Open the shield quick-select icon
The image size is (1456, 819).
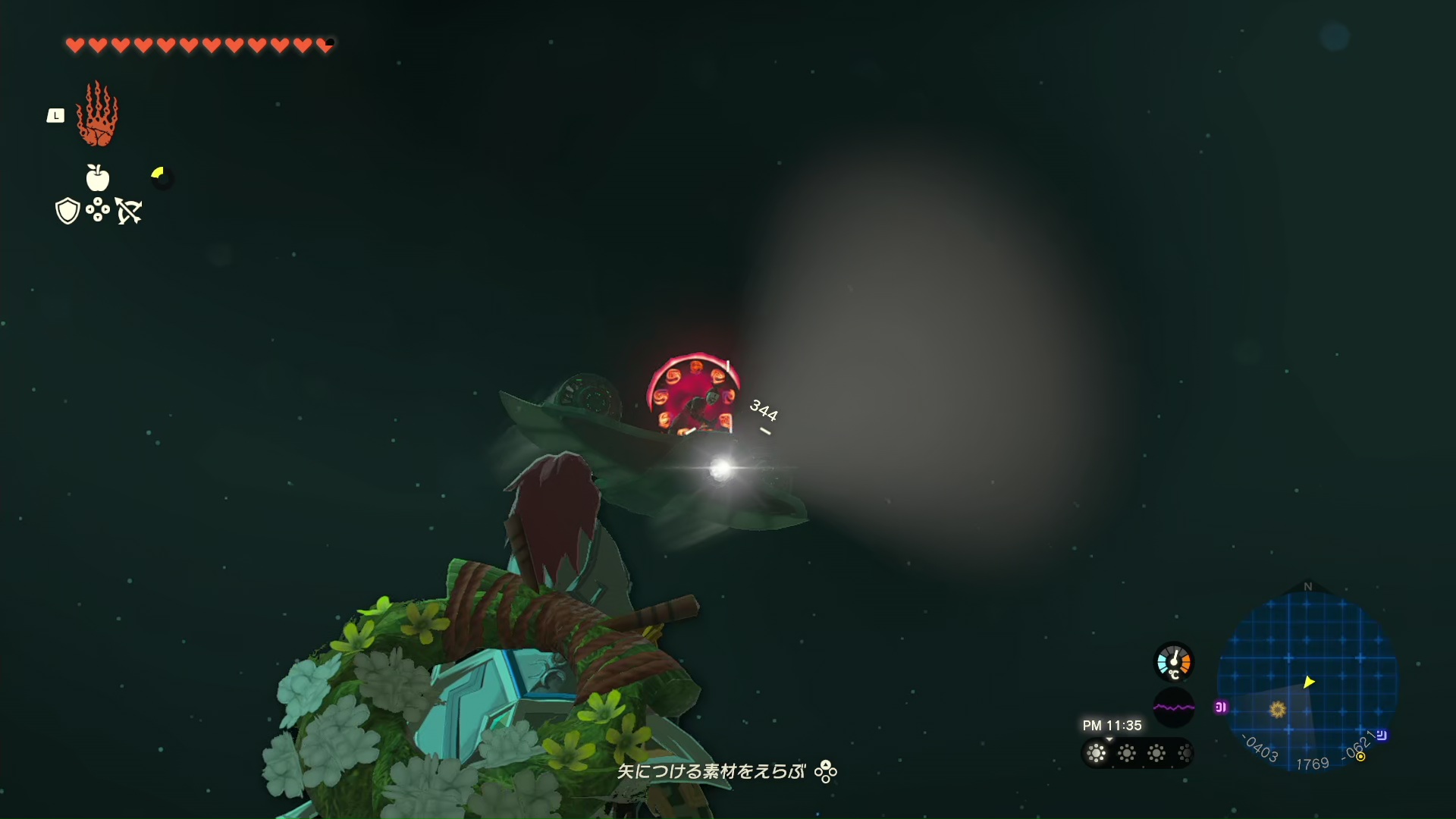(x=67, y=211)
